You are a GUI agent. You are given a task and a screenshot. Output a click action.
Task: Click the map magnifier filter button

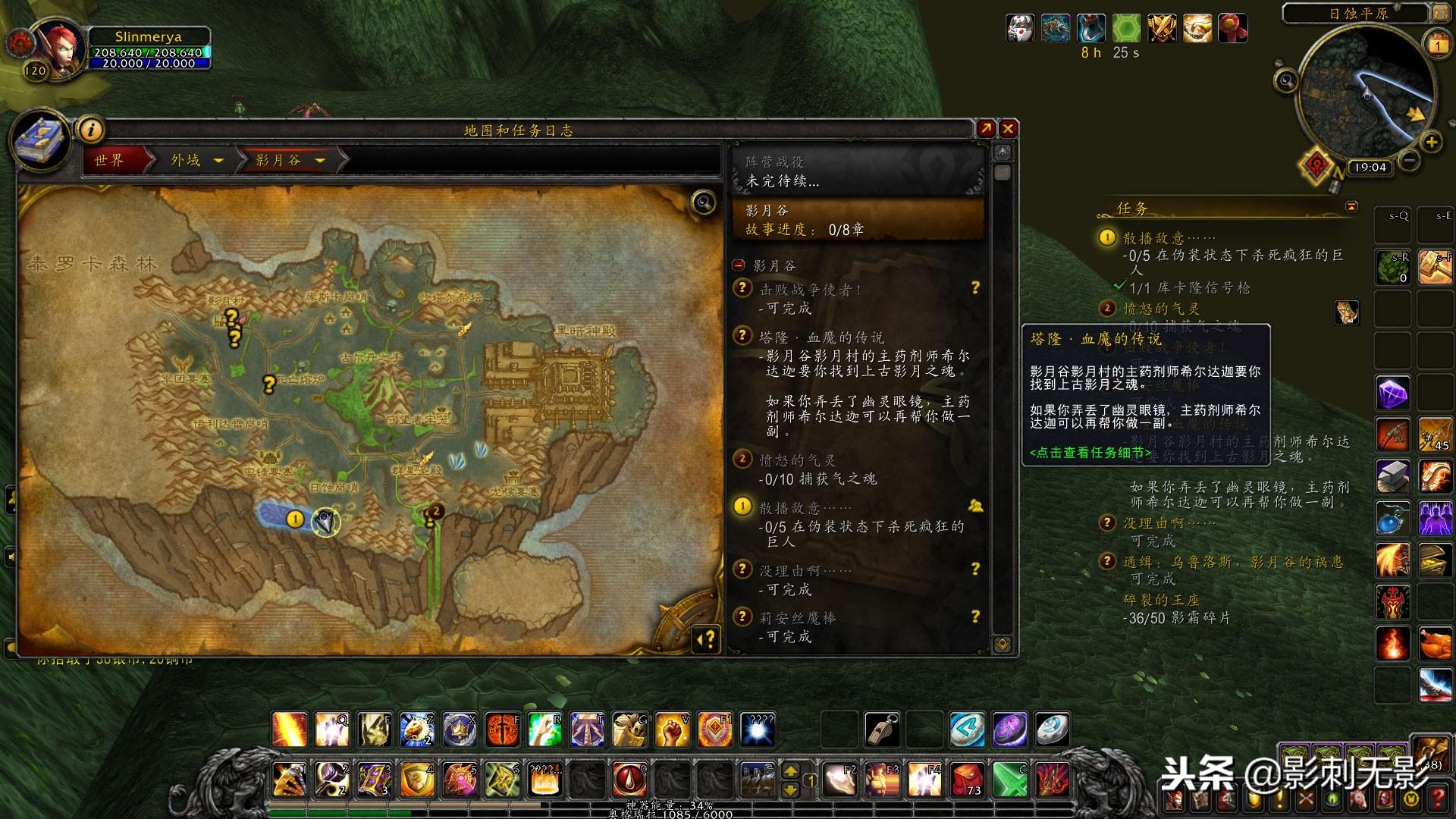coord(704,202)
